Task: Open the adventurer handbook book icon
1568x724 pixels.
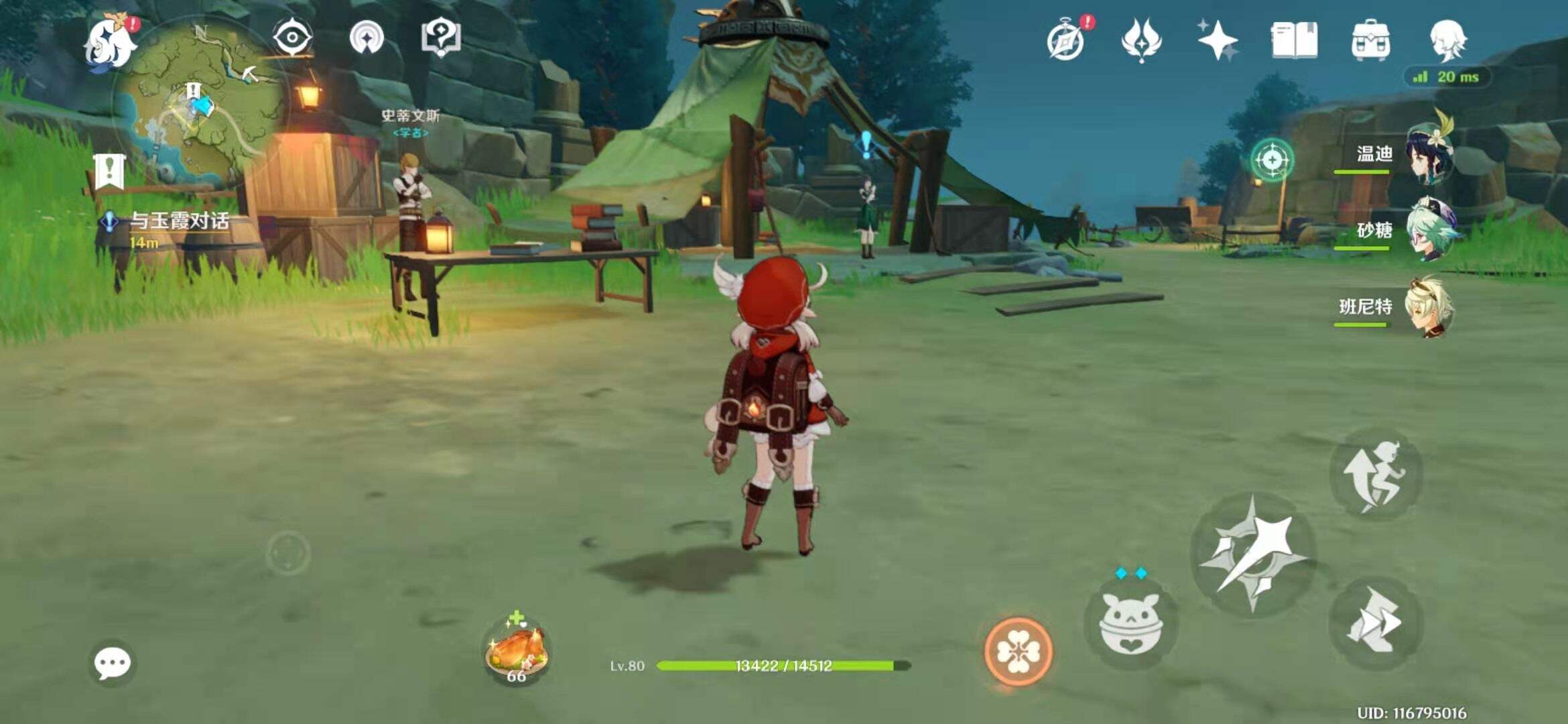Action: coord(1294,40)
